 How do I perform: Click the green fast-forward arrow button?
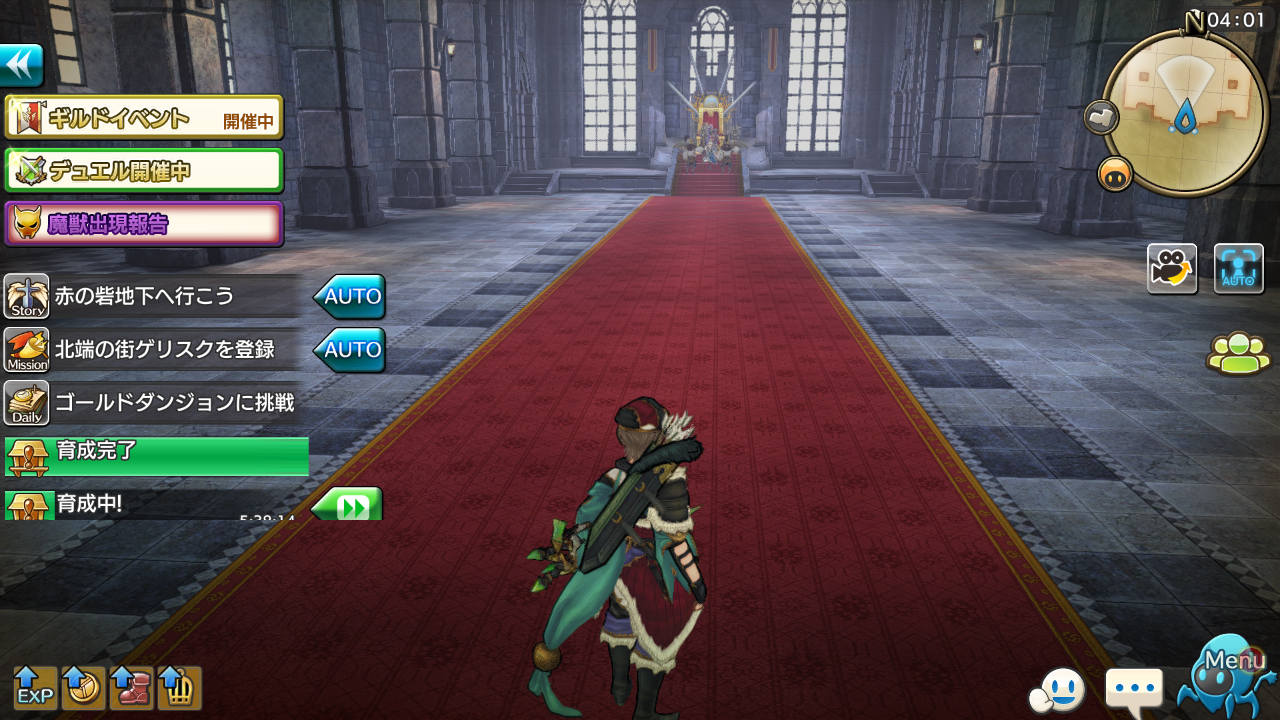[x=348, y=505]
